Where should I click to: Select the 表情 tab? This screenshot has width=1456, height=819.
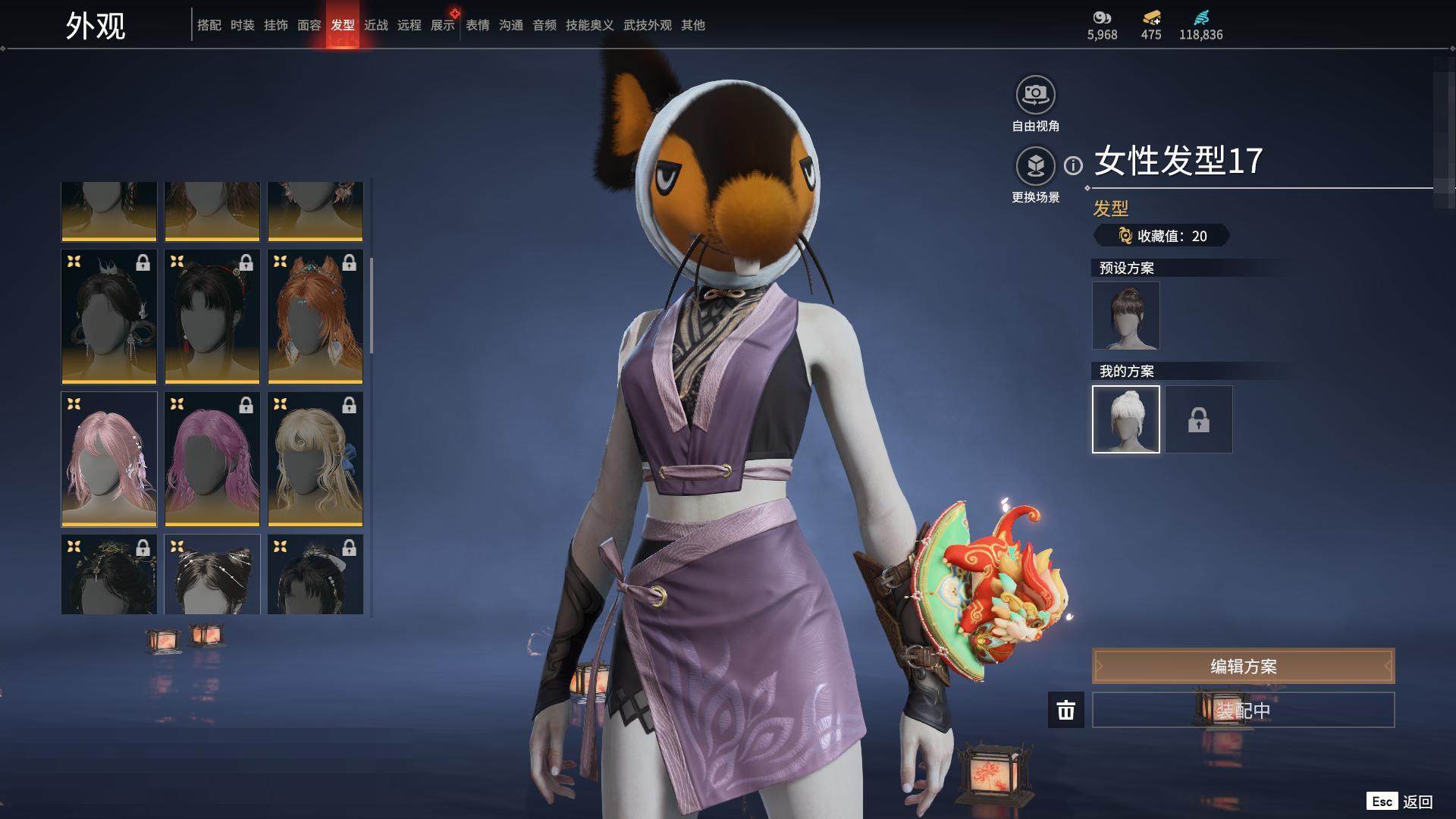(478, 25)
